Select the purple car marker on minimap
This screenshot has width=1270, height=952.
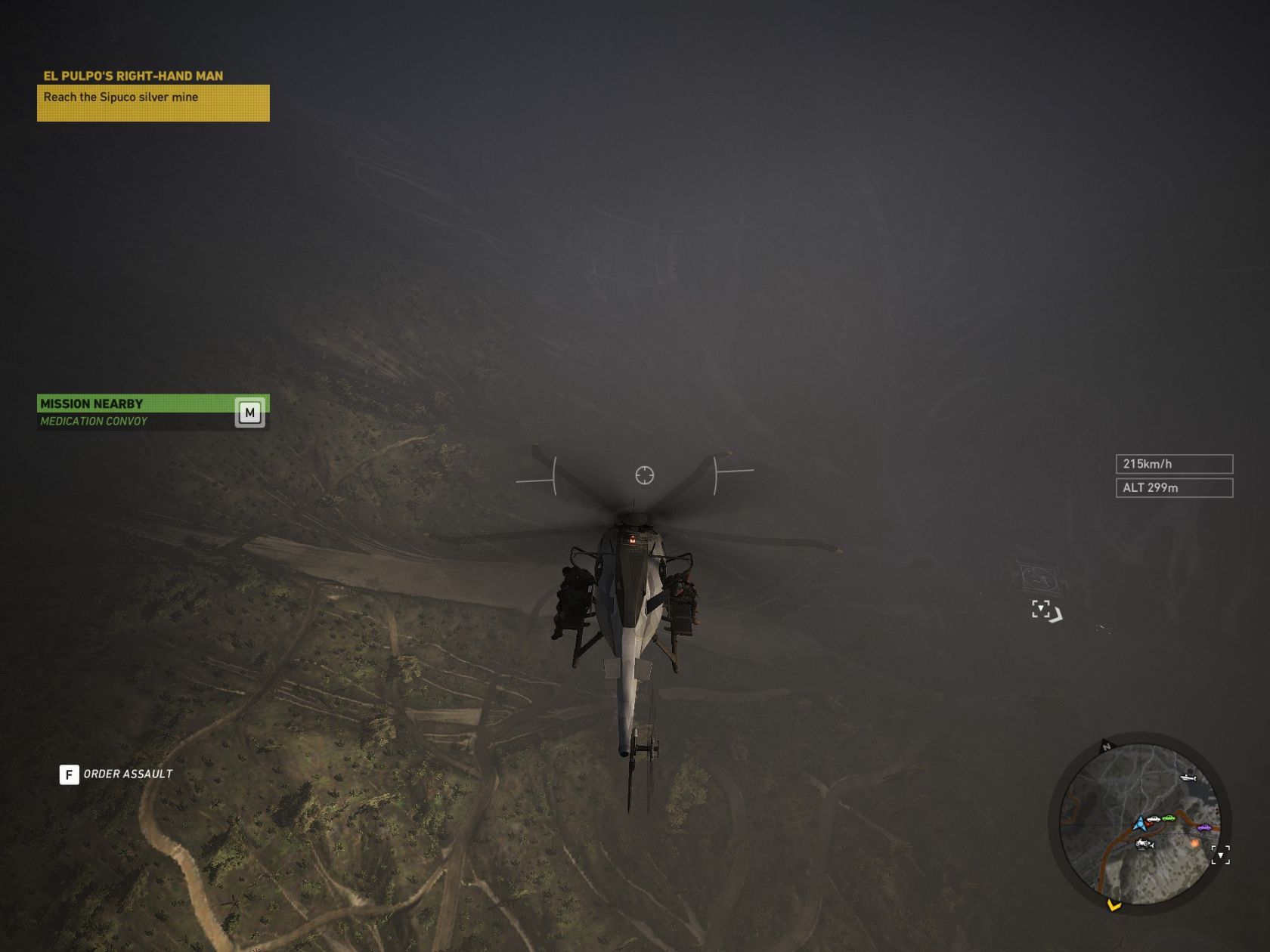pos(1203,828)
